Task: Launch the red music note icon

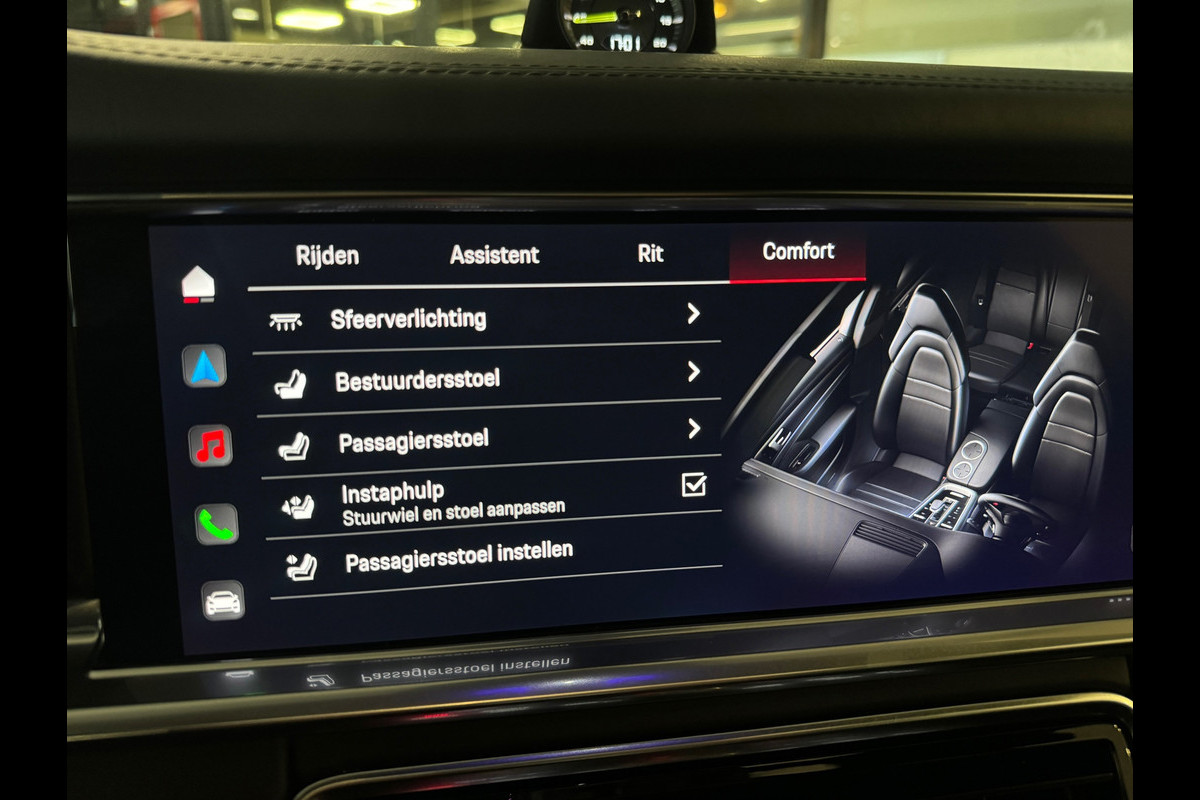Action: pyautogui.click(x=211, y=446)
